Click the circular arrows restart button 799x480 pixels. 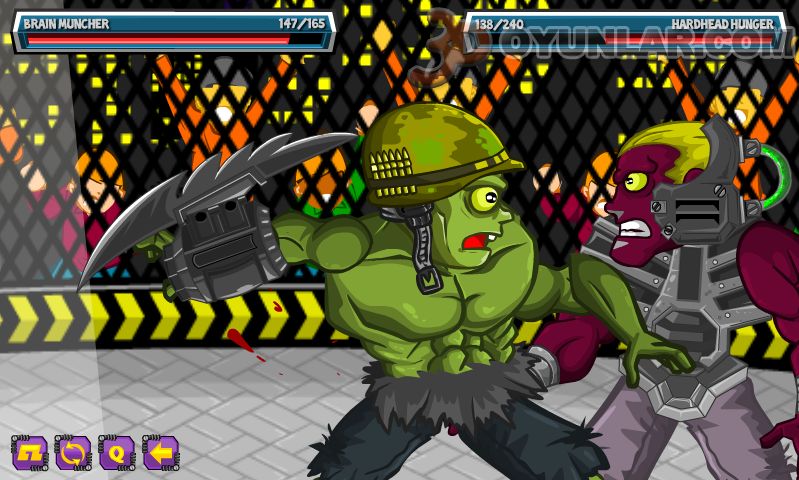coord(72,453)
